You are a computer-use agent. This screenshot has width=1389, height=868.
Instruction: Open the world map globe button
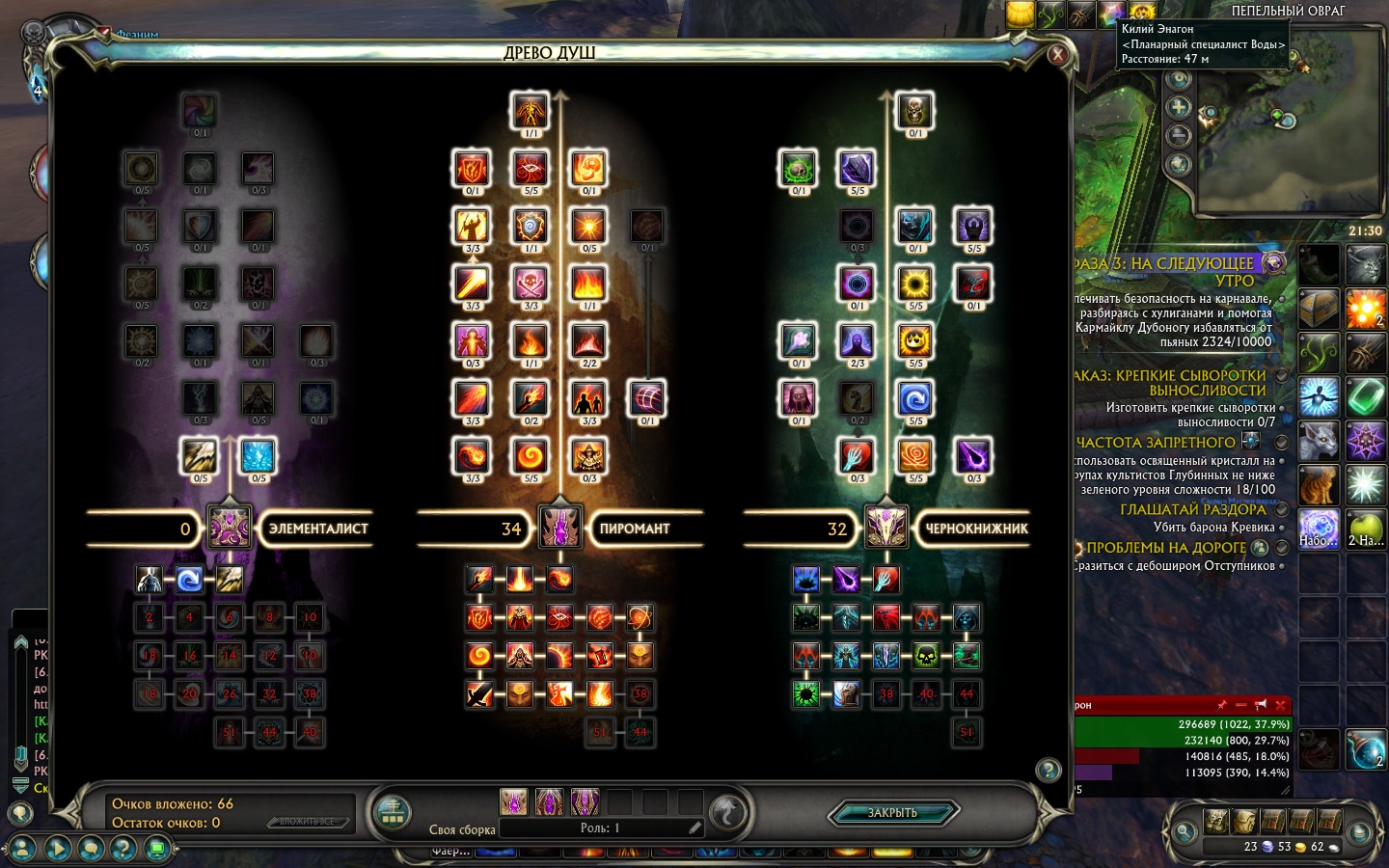(1178, 165)
